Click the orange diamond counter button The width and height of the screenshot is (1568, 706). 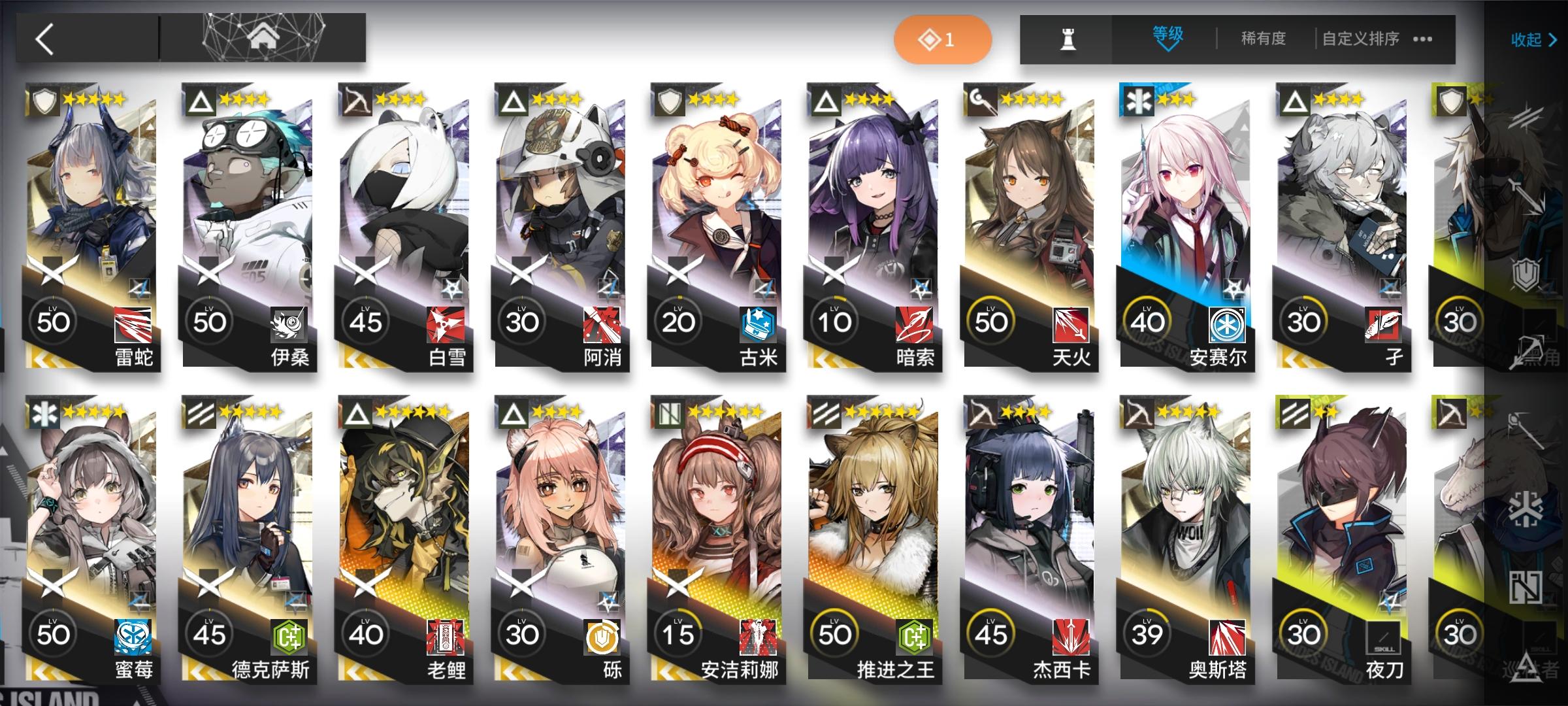(x=943, y=39)
